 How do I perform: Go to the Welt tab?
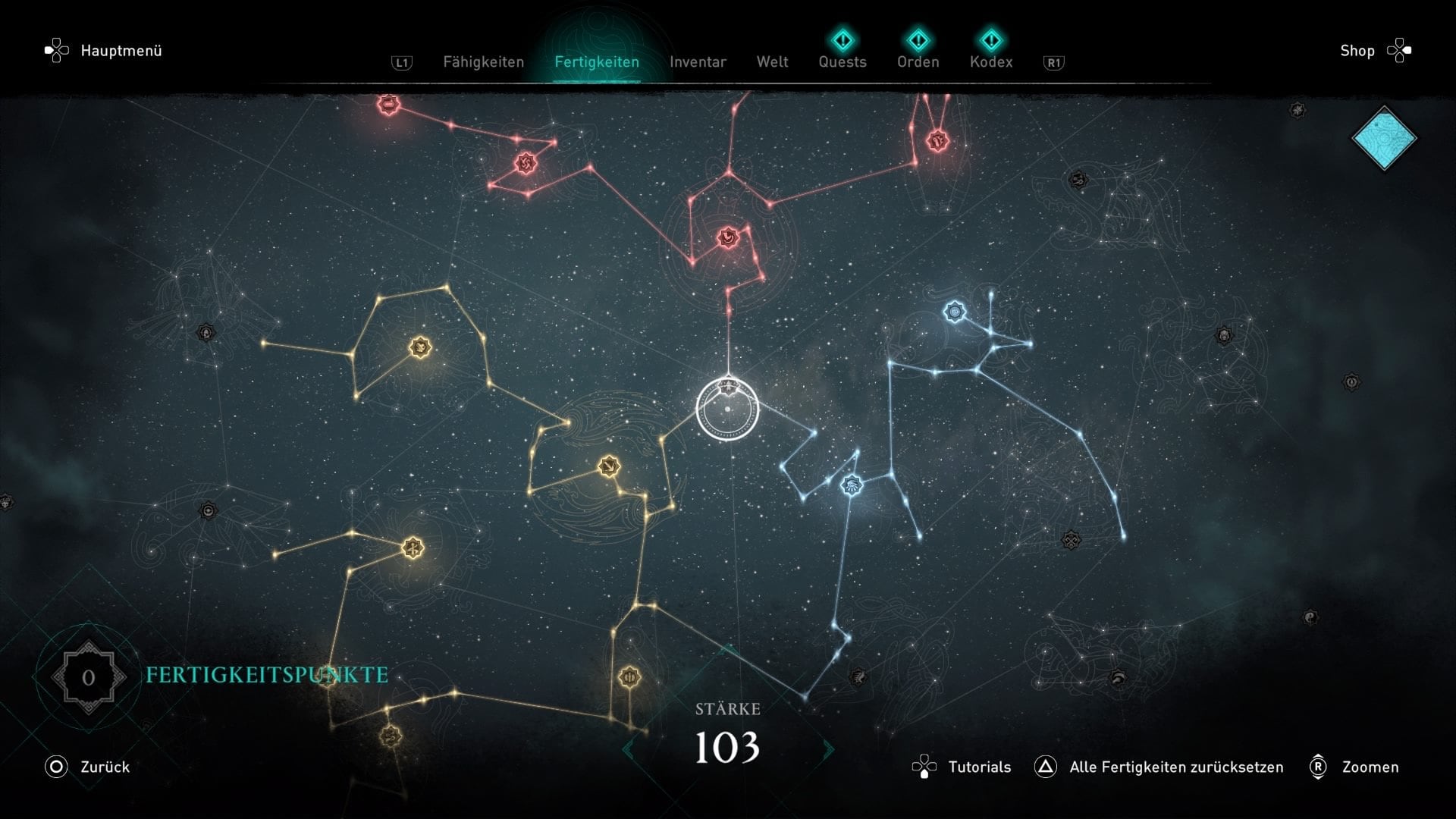[x=772, y=62]
